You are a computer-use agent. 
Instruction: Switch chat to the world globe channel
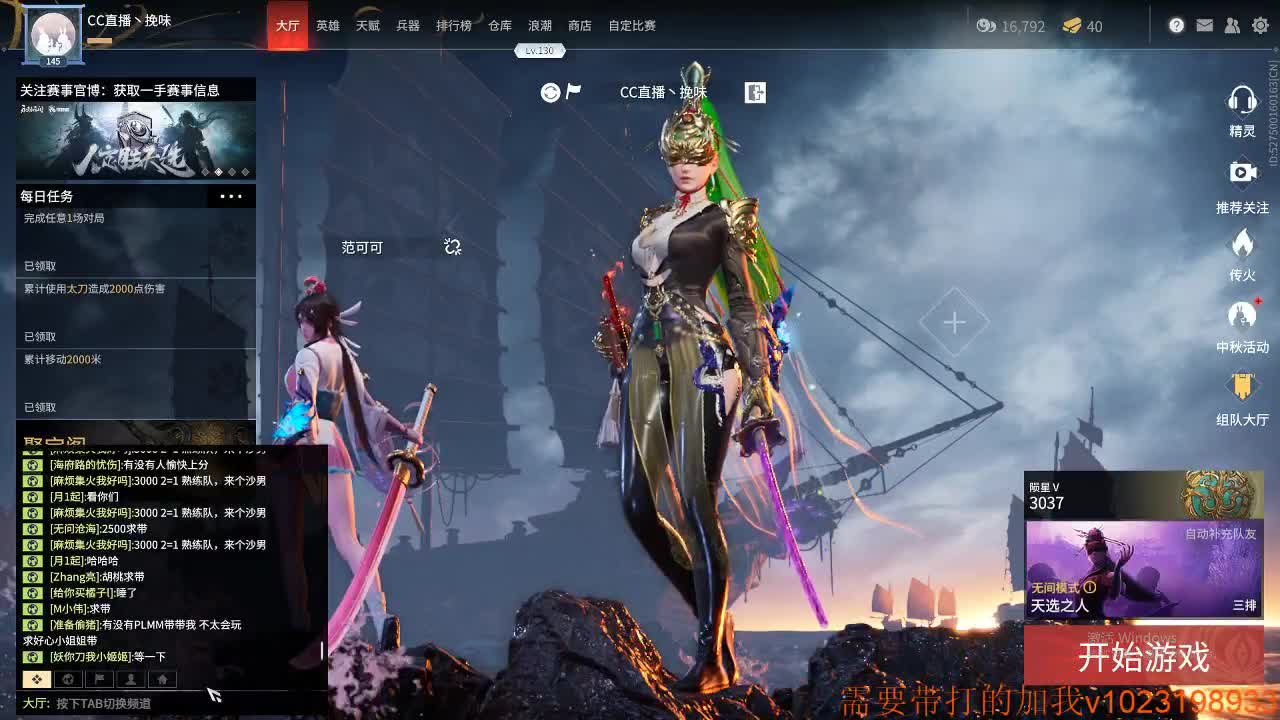(x=68, y=679)
